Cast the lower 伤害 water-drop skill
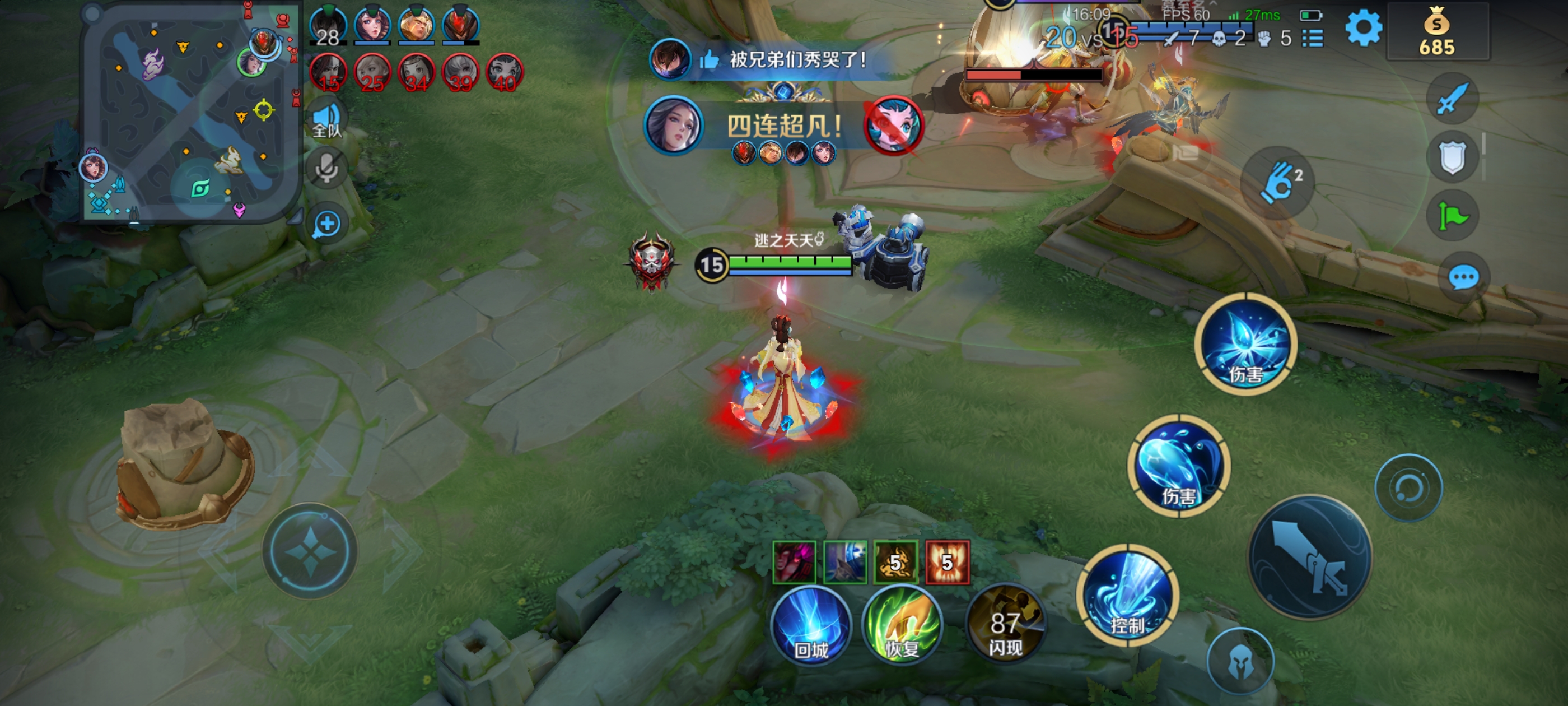This screenshot has width=1568, height=706. tap(1179, 466)
